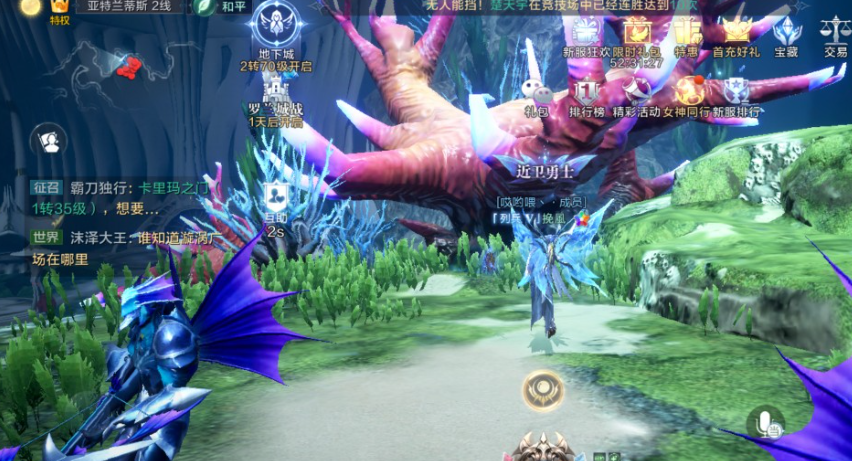Open the 世界 world chat message
852x461 pixels.
point(100,248)
